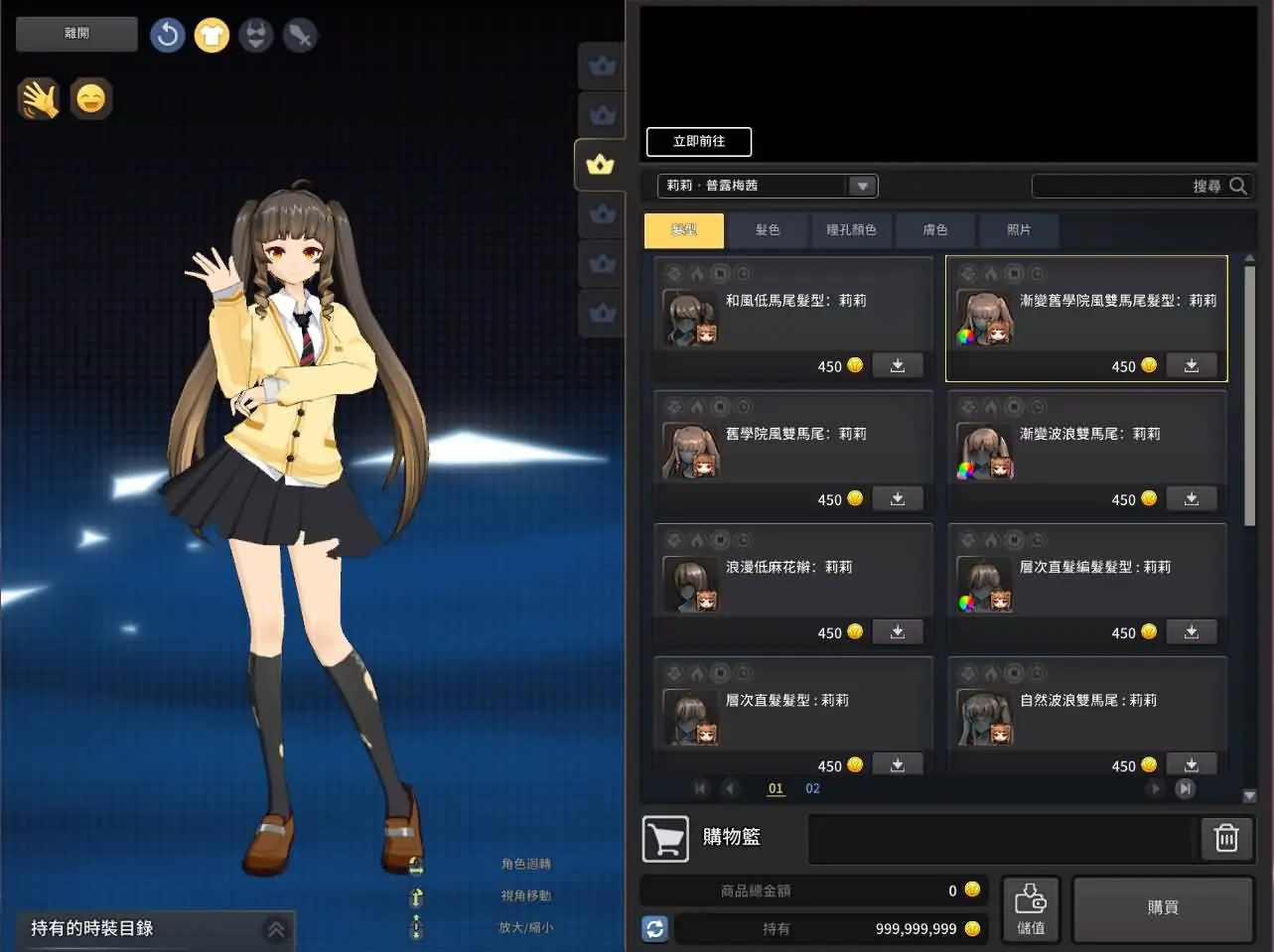This screenshot has width=1274, height=952.
Task: Click the trash icon to empty cart
Action: pos(1225,838)
